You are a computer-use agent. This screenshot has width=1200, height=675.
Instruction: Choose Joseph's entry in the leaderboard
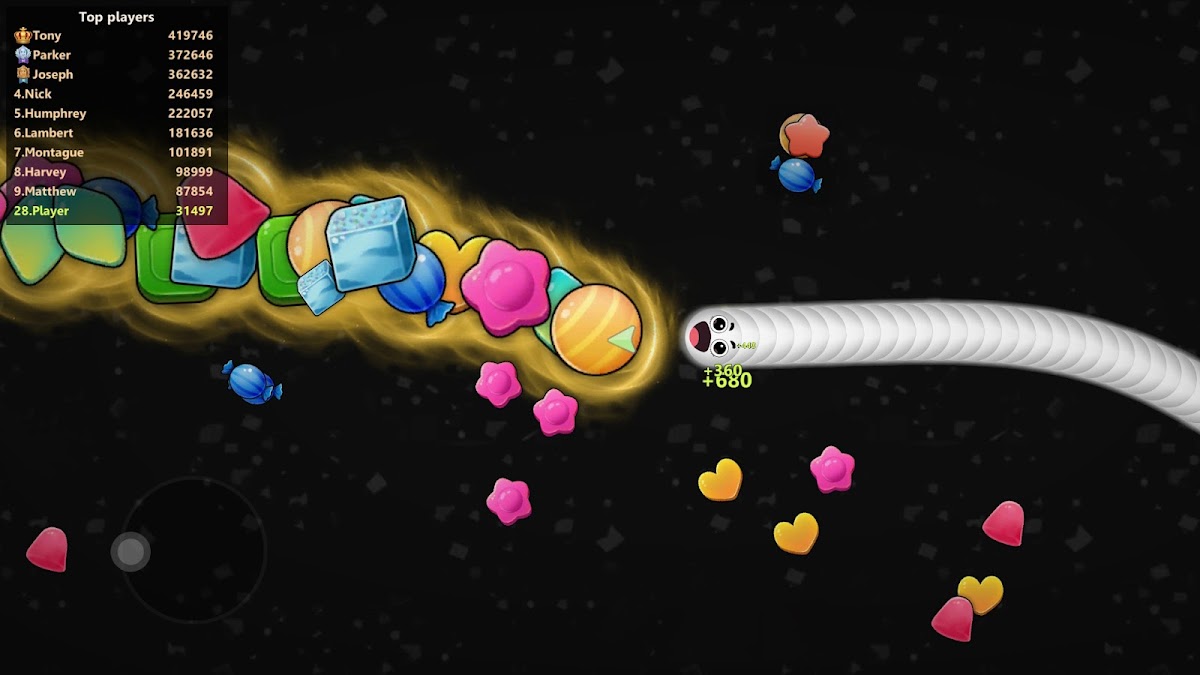[113, 75]
